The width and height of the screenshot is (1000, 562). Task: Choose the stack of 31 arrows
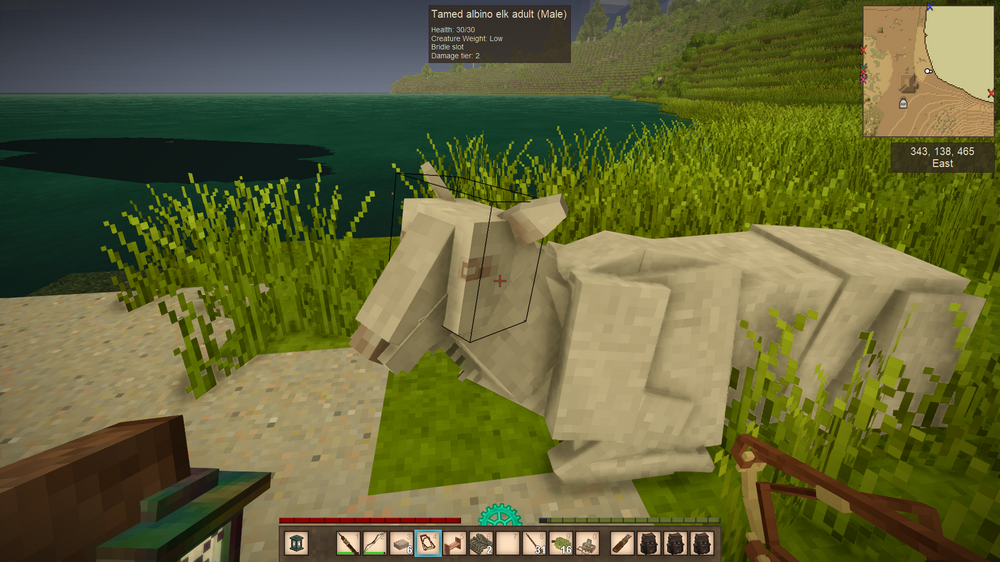tap(534, 543)
